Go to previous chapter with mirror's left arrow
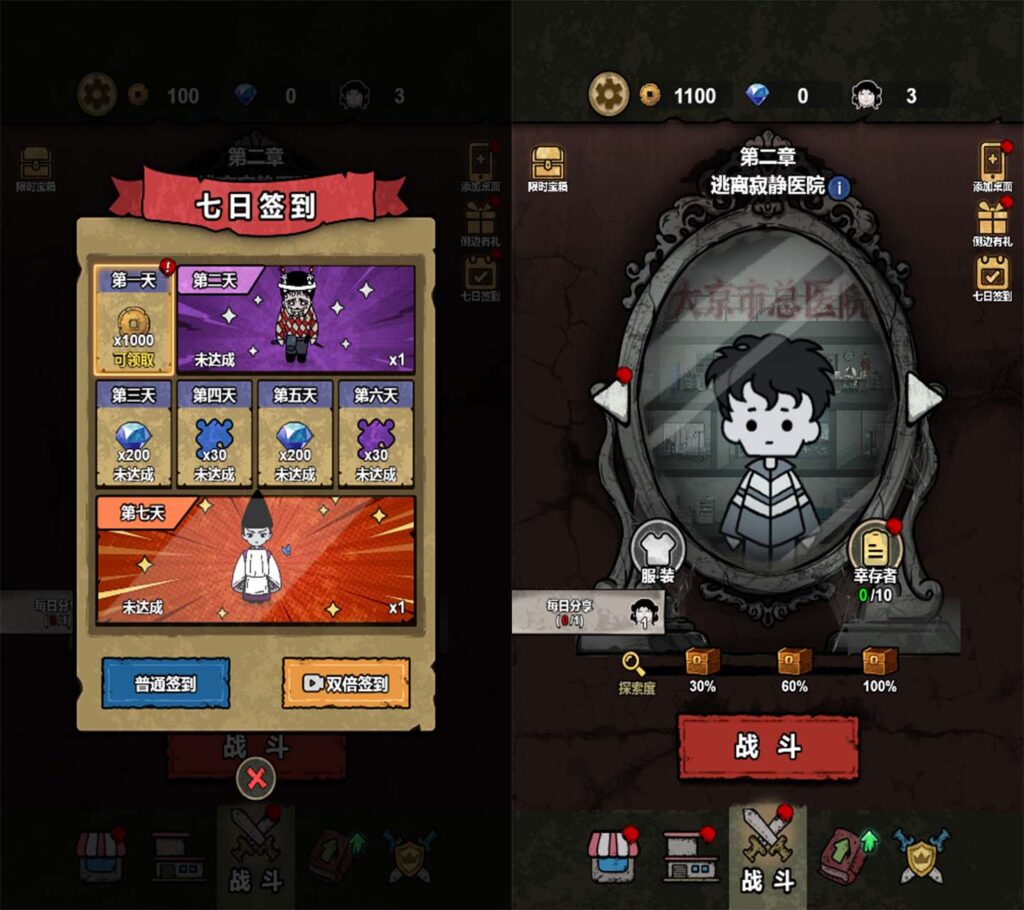Viewport: 1024px width, 910px height. pos(614,398)
